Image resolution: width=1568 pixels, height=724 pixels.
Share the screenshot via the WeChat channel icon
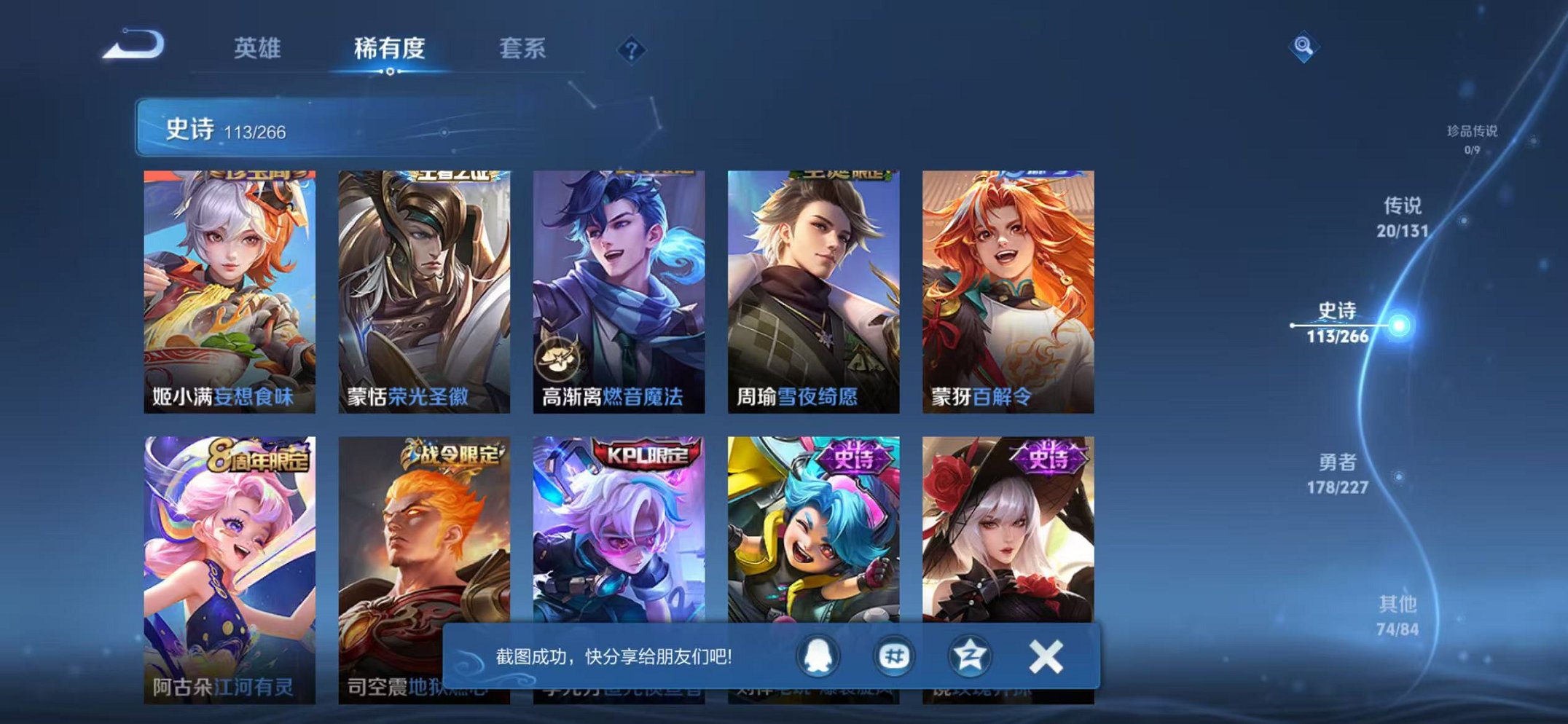(x=895, y=656)
